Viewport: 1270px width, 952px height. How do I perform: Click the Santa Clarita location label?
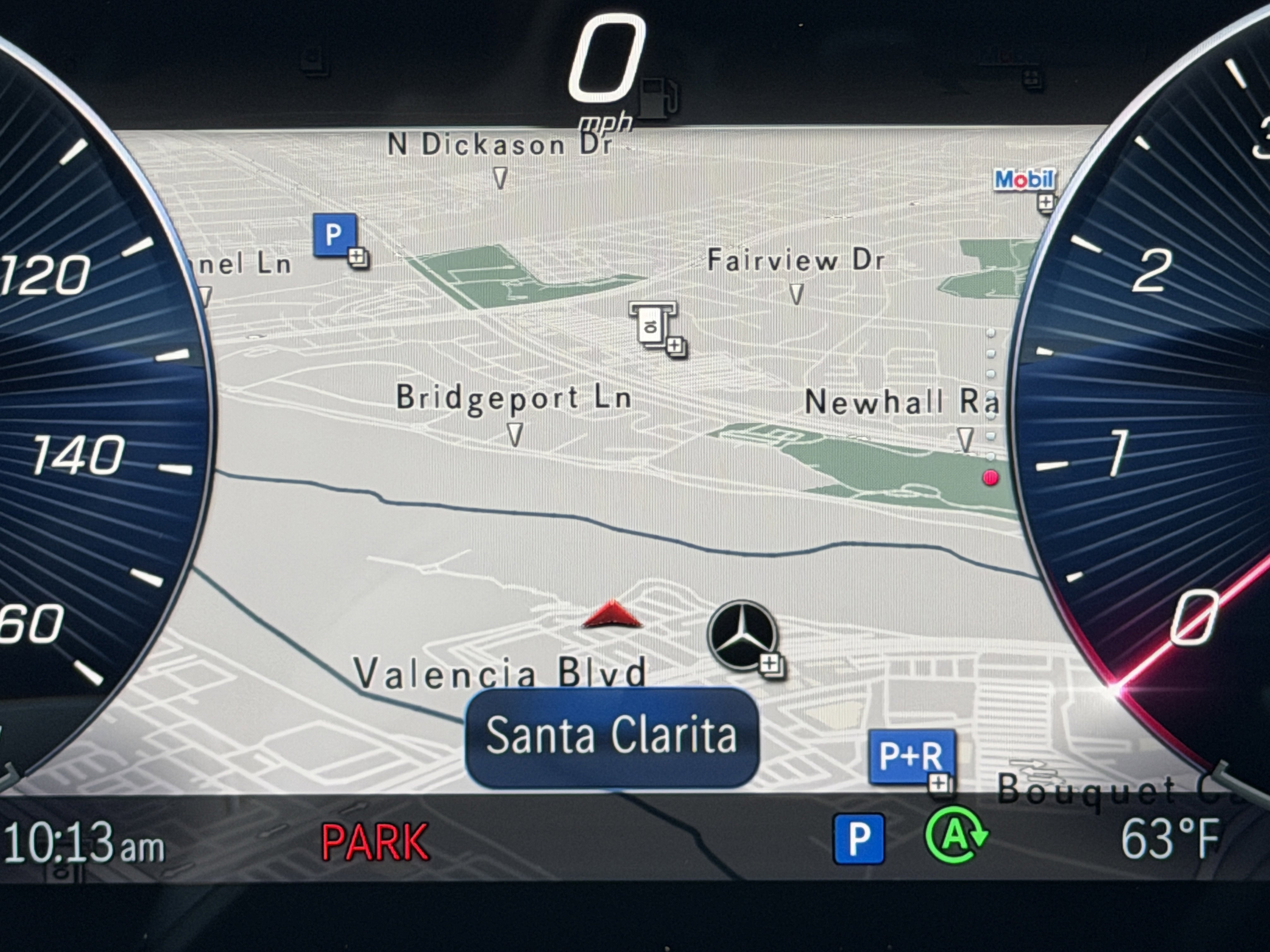coord(611,736)
